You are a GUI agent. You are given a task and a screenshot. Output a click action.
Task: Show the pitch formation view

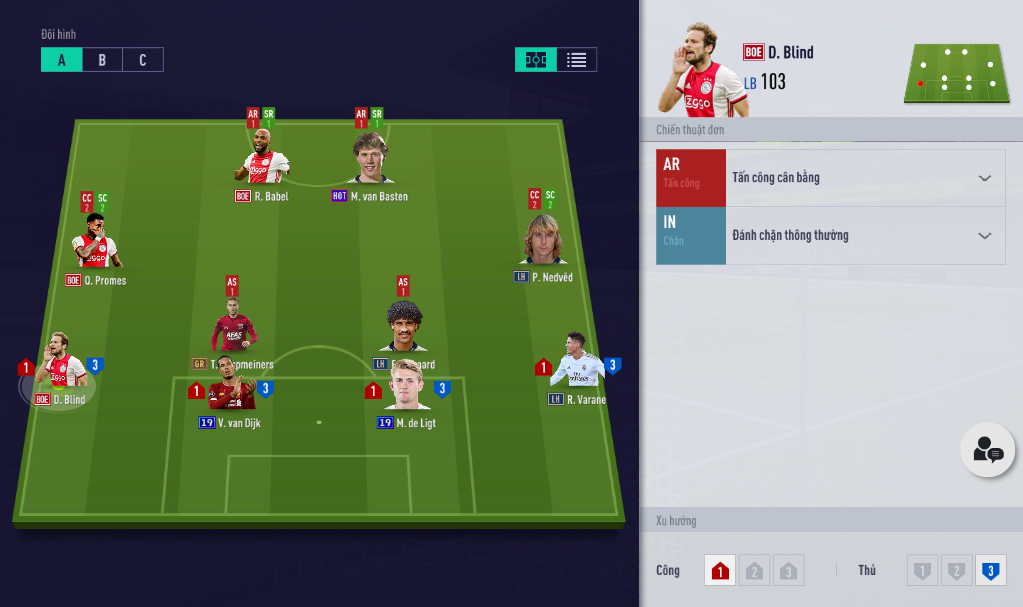(536, 60)
